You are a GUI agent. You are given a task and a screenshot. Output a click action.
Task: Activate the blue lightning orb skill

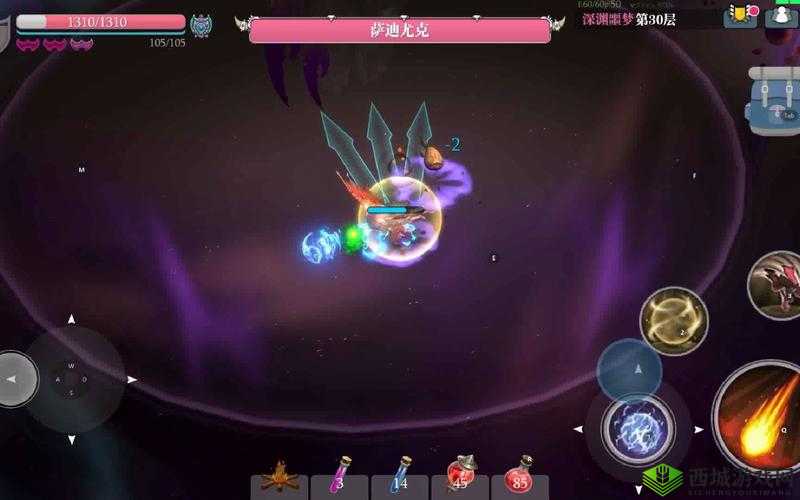point(638,429)
